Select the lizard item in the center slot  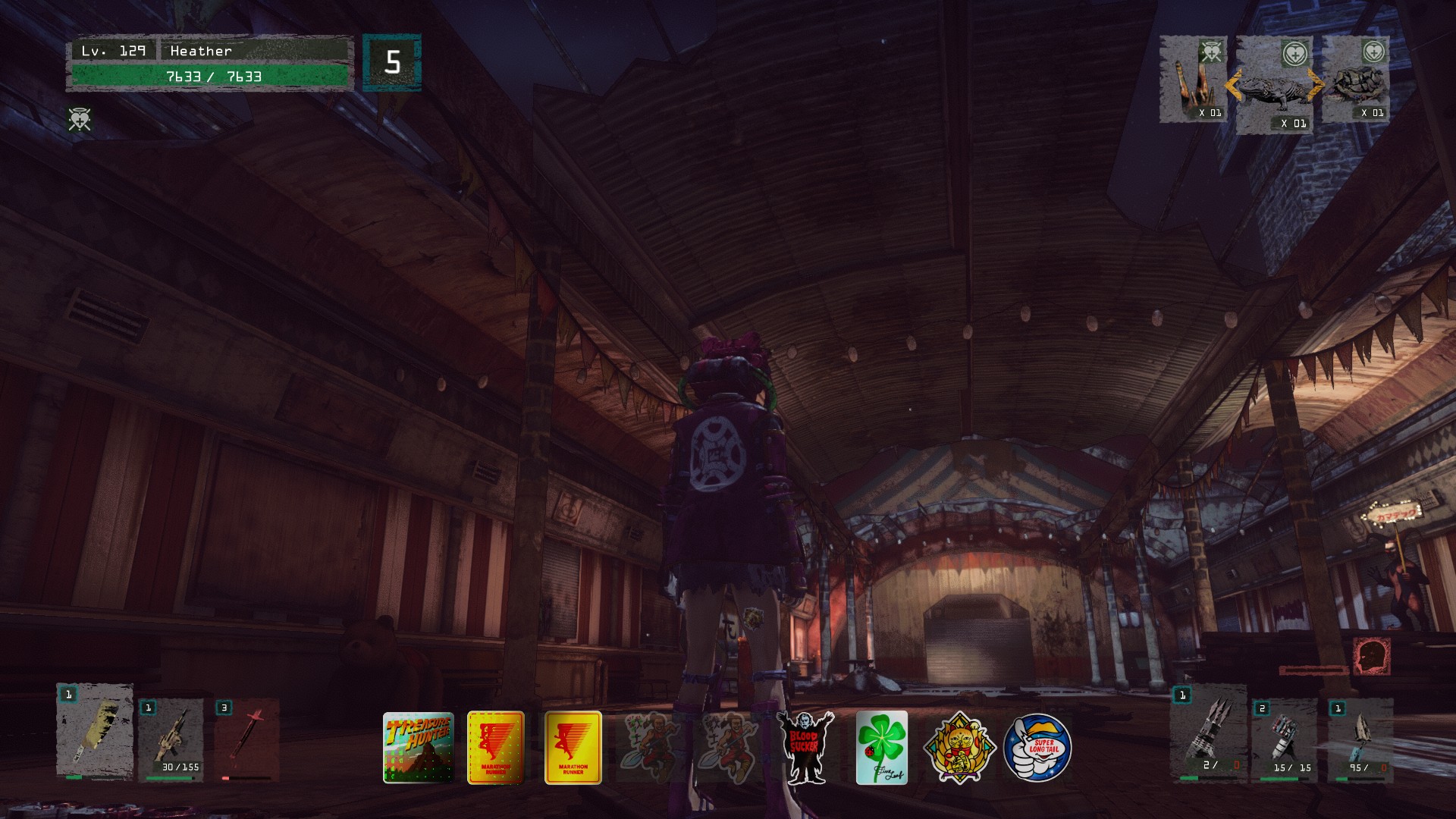1274,86
